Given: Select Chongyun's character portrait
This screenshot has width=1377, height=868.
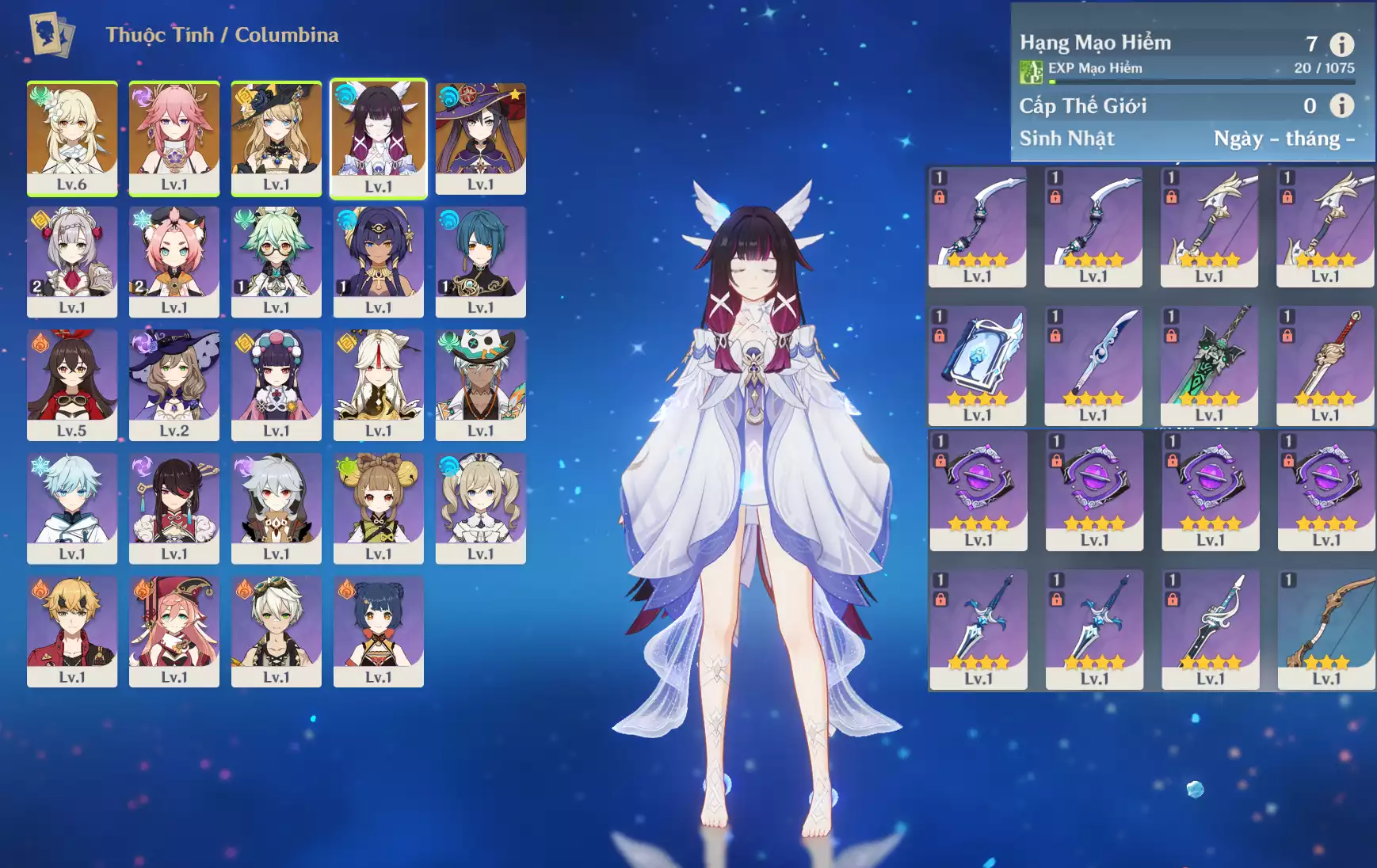Looking at the screenshot, I should point(72,507).
